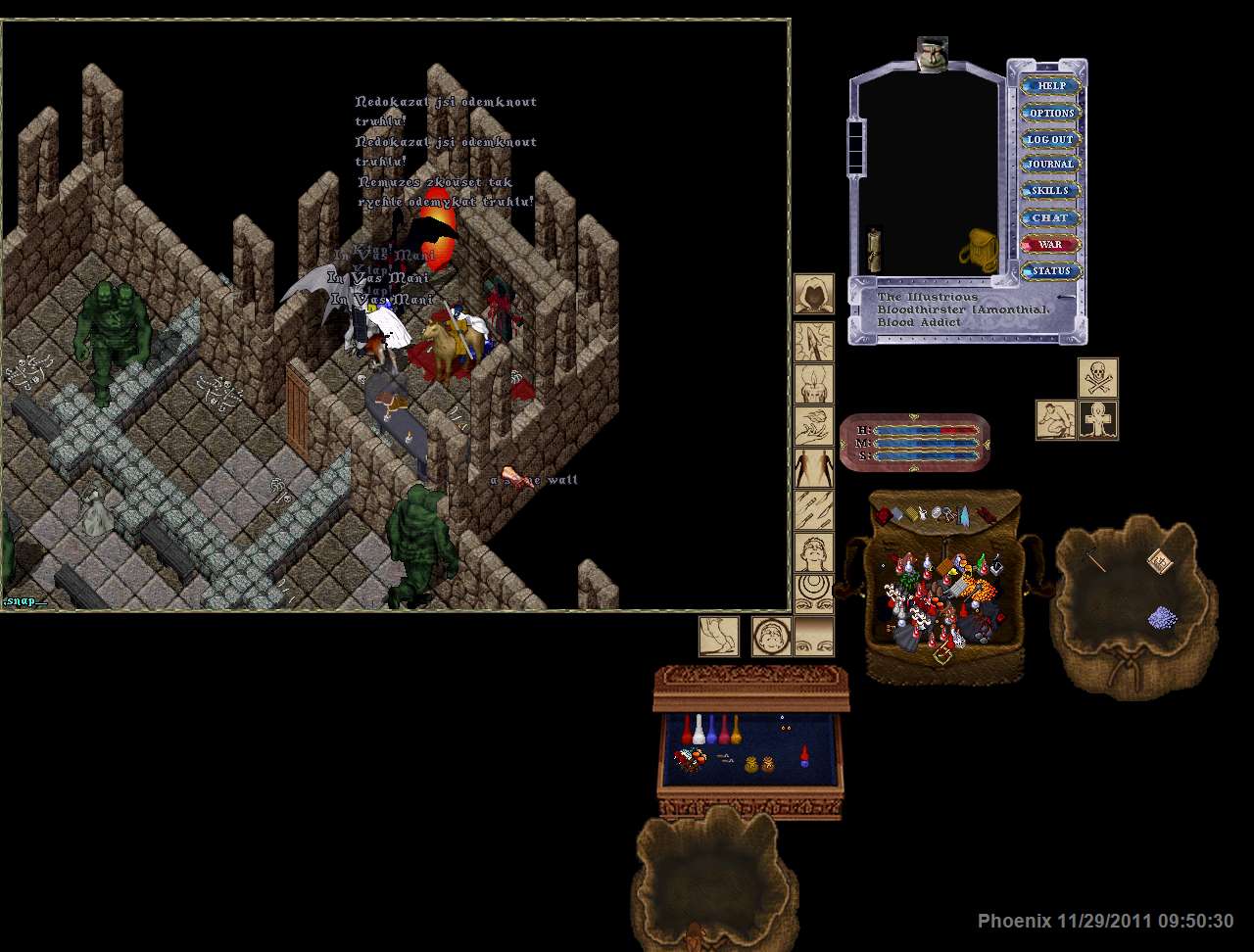Activate the crouching figure skill icon

tap(1056, 420)
